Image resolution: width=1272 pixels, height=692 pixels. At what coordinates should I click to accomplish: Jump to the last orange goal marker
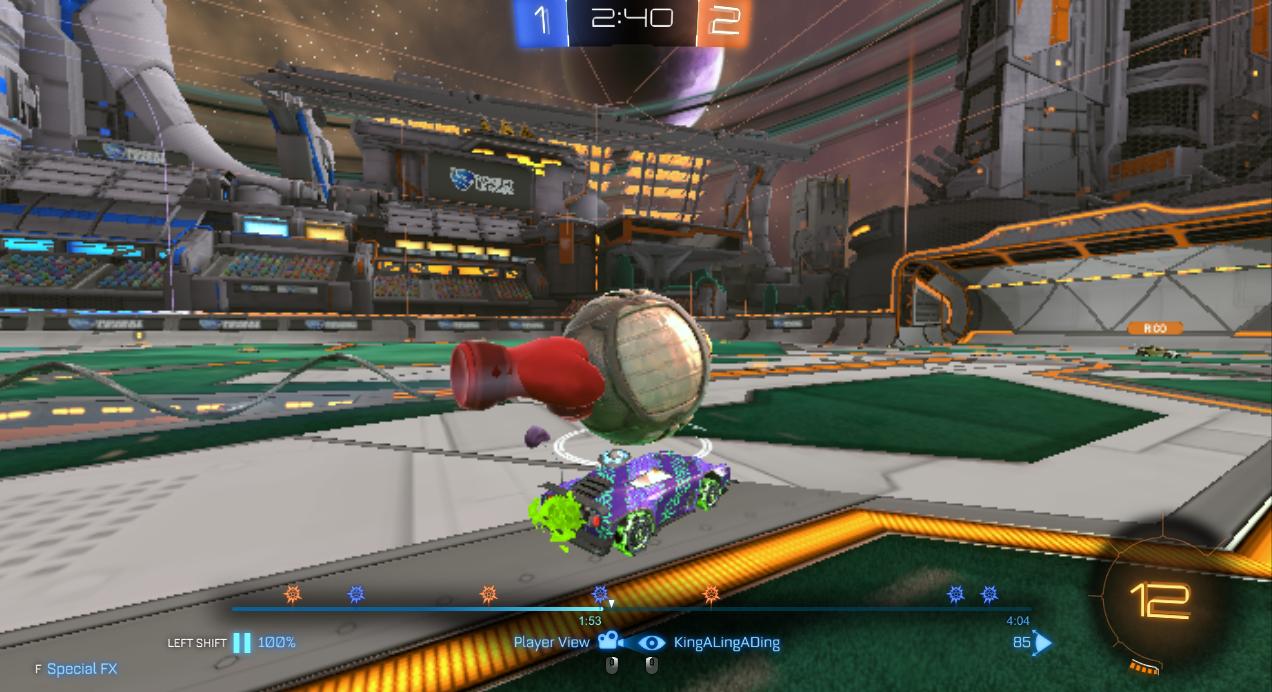click(711, 594)
